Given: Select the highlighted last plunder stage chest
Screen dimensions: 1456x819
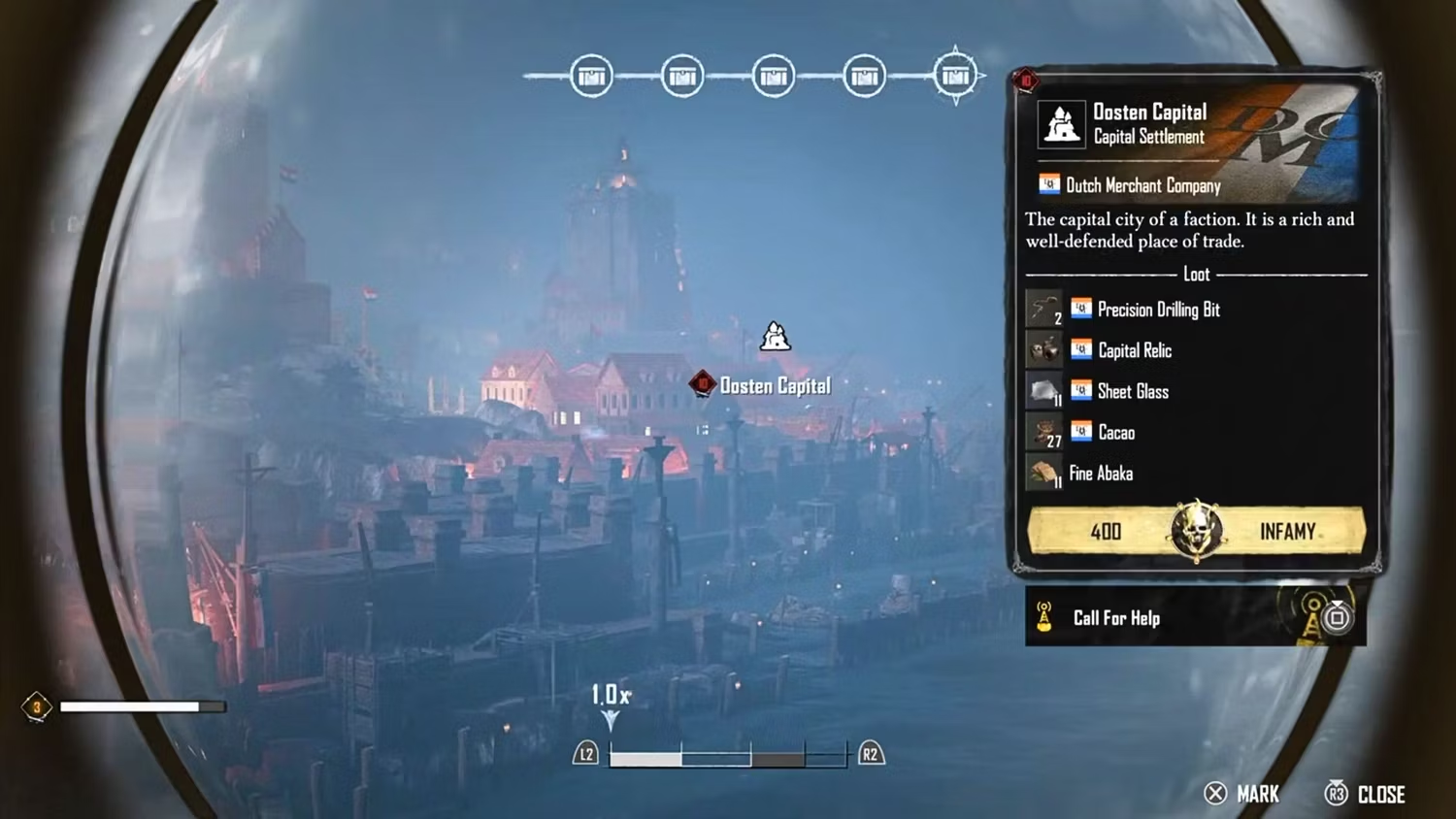Looking at the screenshot, I should pyautogui.click(x=955, y=76).
